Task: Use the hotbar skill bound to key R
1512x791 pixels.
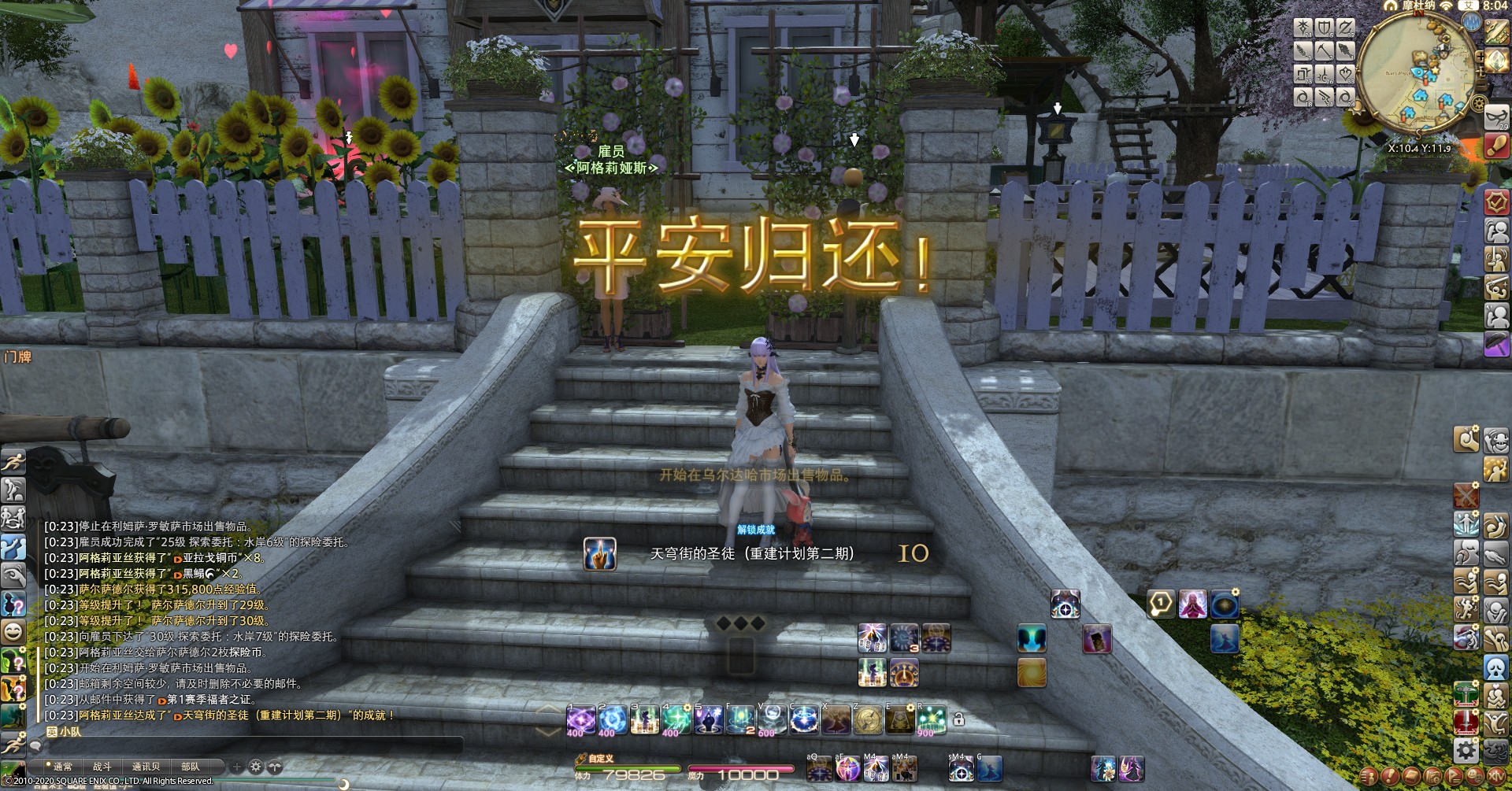Action: tap(931, 719)
